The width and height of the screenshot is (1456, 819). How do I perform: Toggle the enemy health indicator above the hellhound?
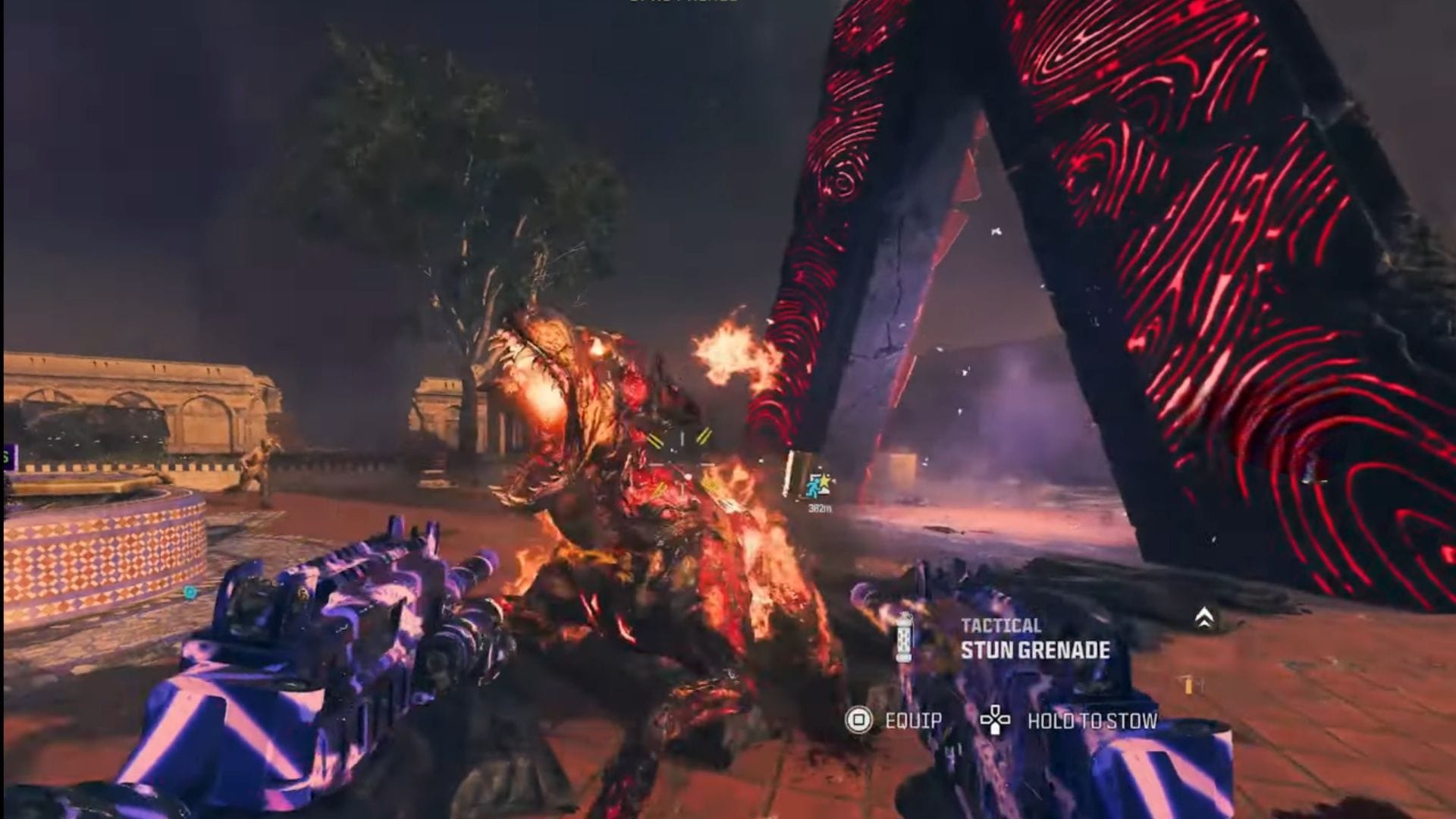coord(682,463)
